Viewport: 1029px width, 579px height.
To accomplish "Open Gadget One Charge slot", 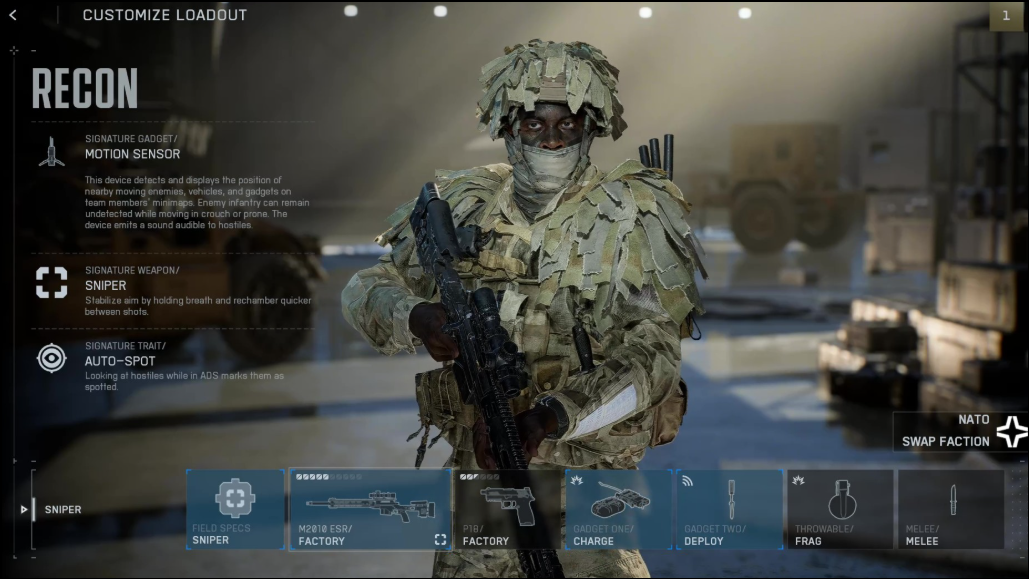I will point(618,509).
